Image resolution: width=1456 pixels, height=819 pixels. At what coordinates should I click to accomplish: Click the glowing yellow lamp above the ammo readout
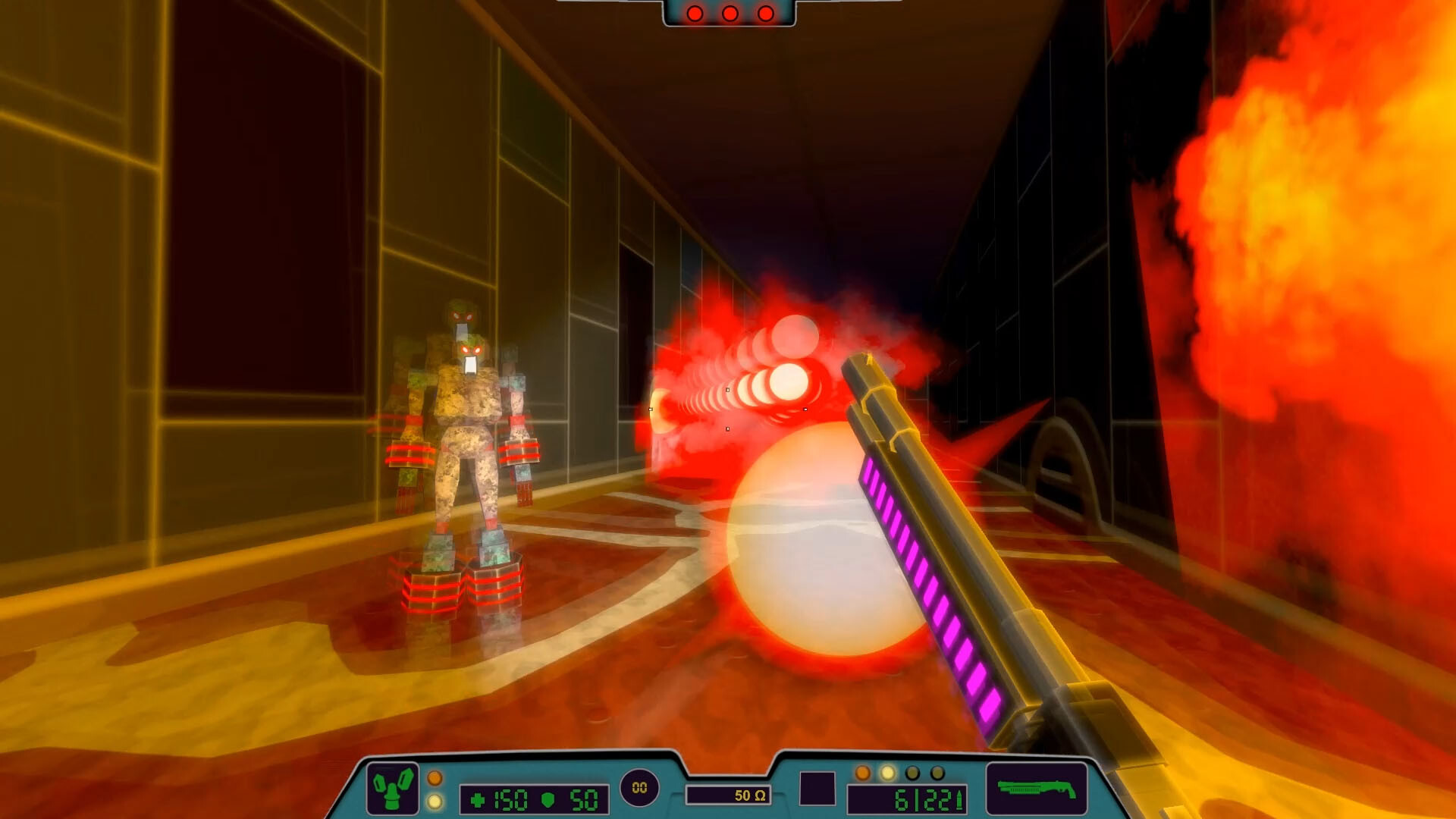tap(887, 773)
